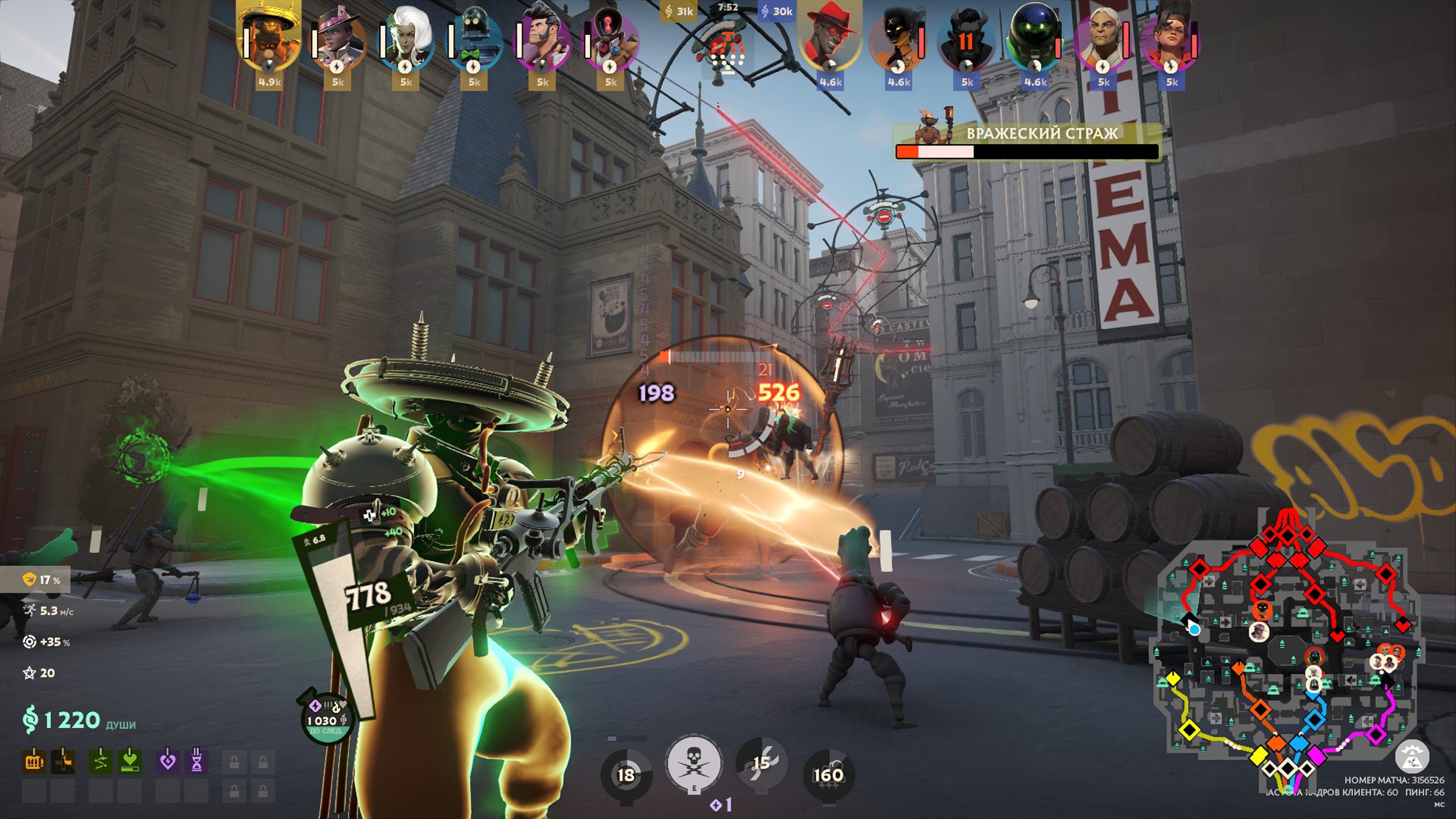Select the red fedora enemy hero portrait
This screenshot has width=1456, height=819.
[830, 39]
